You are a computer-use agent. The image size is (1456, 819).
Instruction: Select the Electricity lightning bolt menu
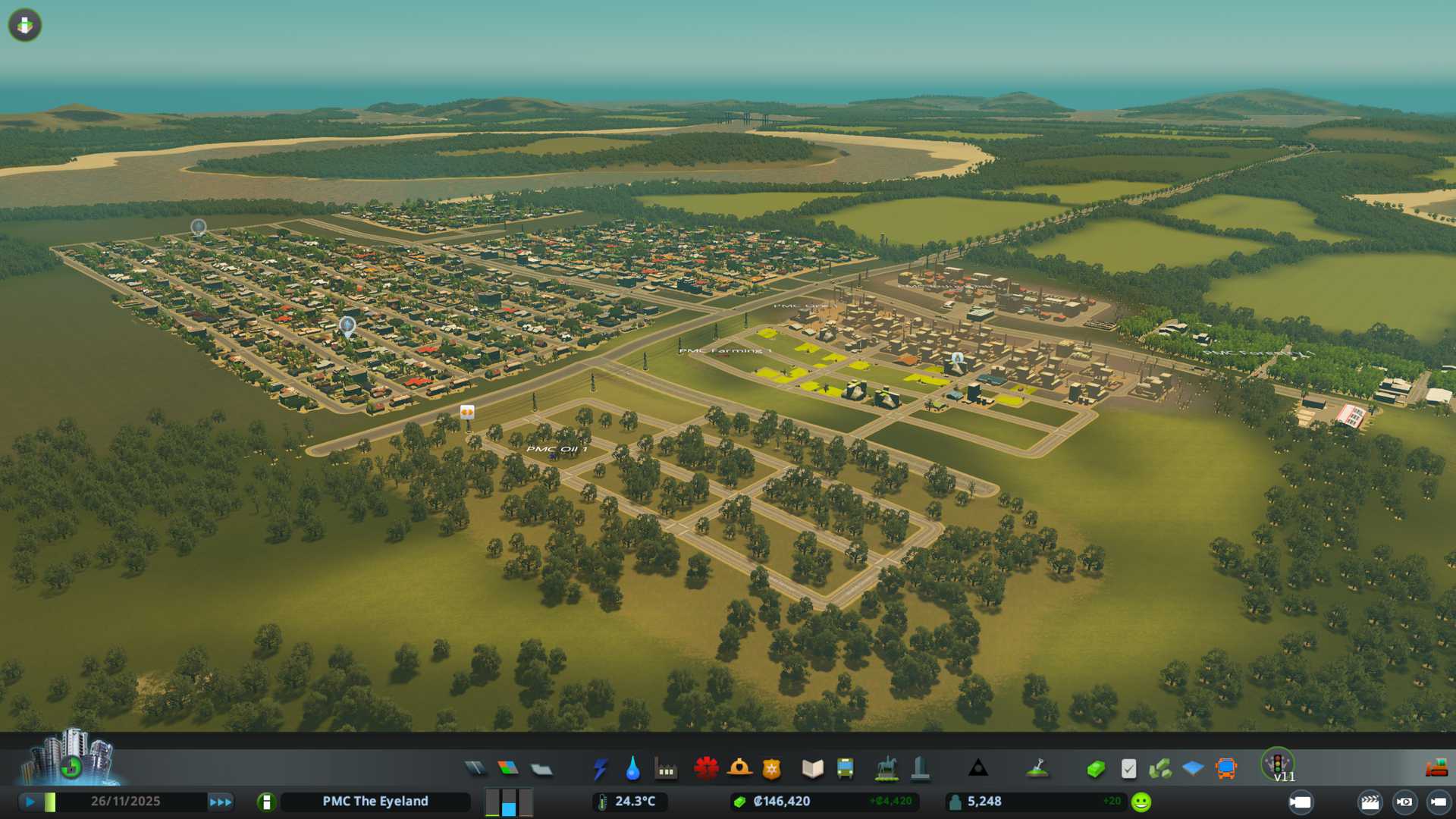pyautogui.click(x=600, y=769)
